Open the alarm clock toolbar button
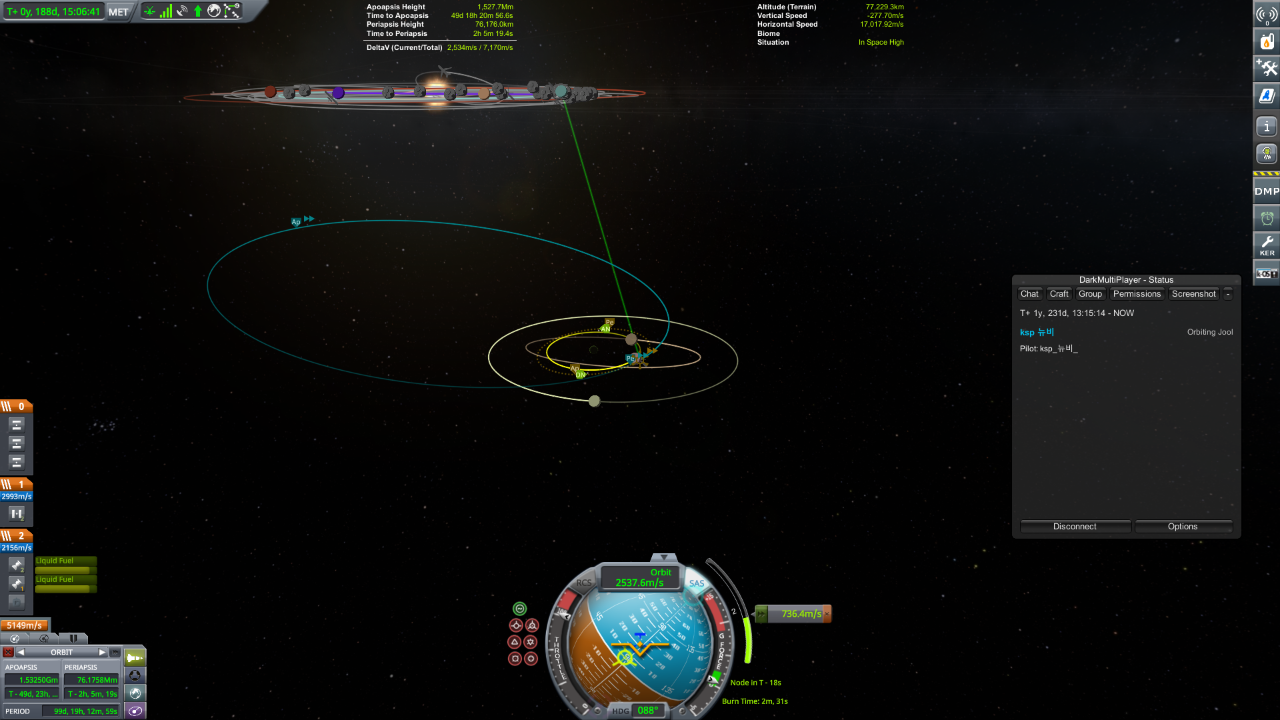The image size is (1280, 720). 1266,217
